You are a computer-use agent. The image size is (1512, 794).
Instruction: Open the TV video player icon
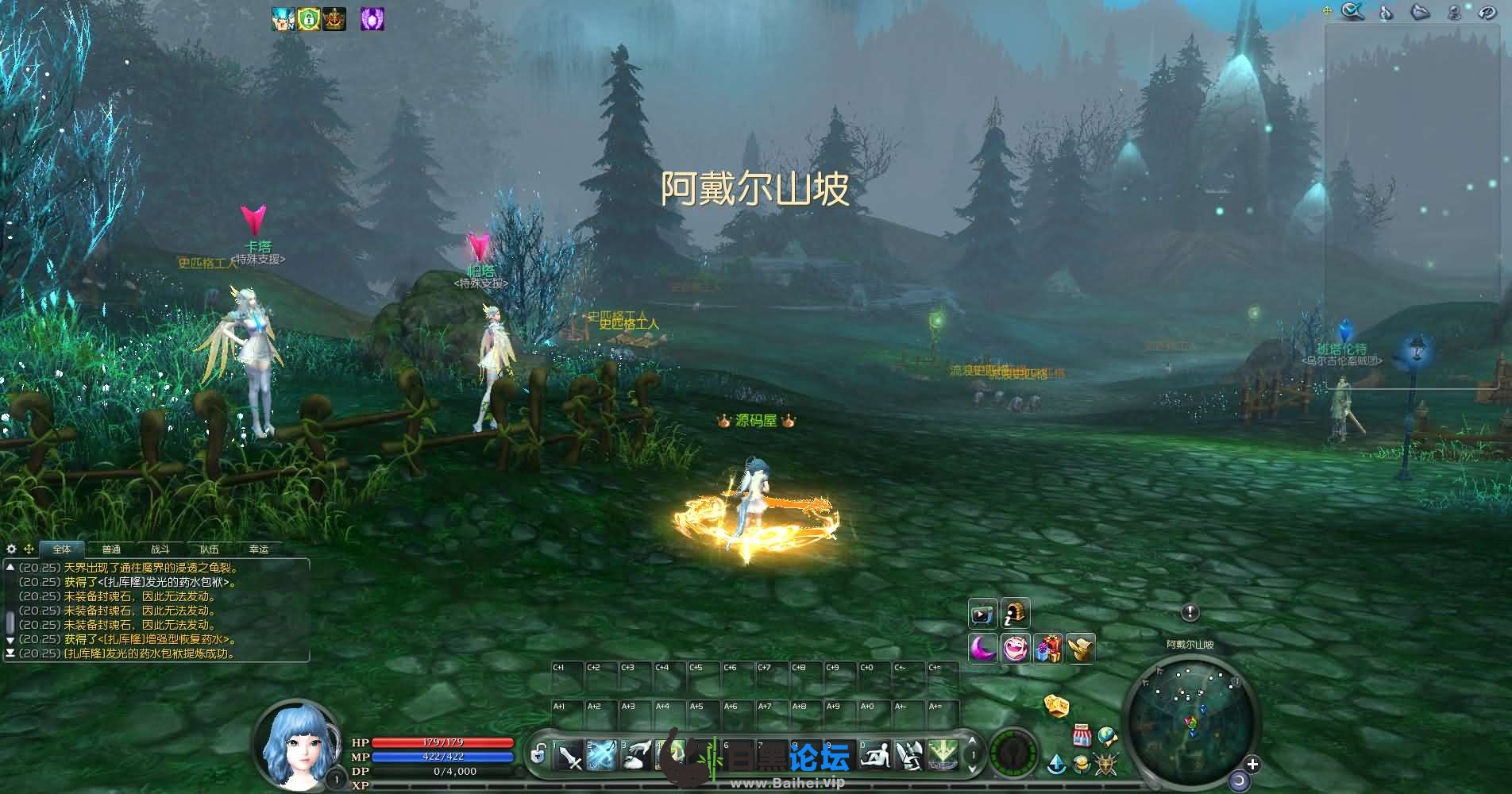[982, 614]
